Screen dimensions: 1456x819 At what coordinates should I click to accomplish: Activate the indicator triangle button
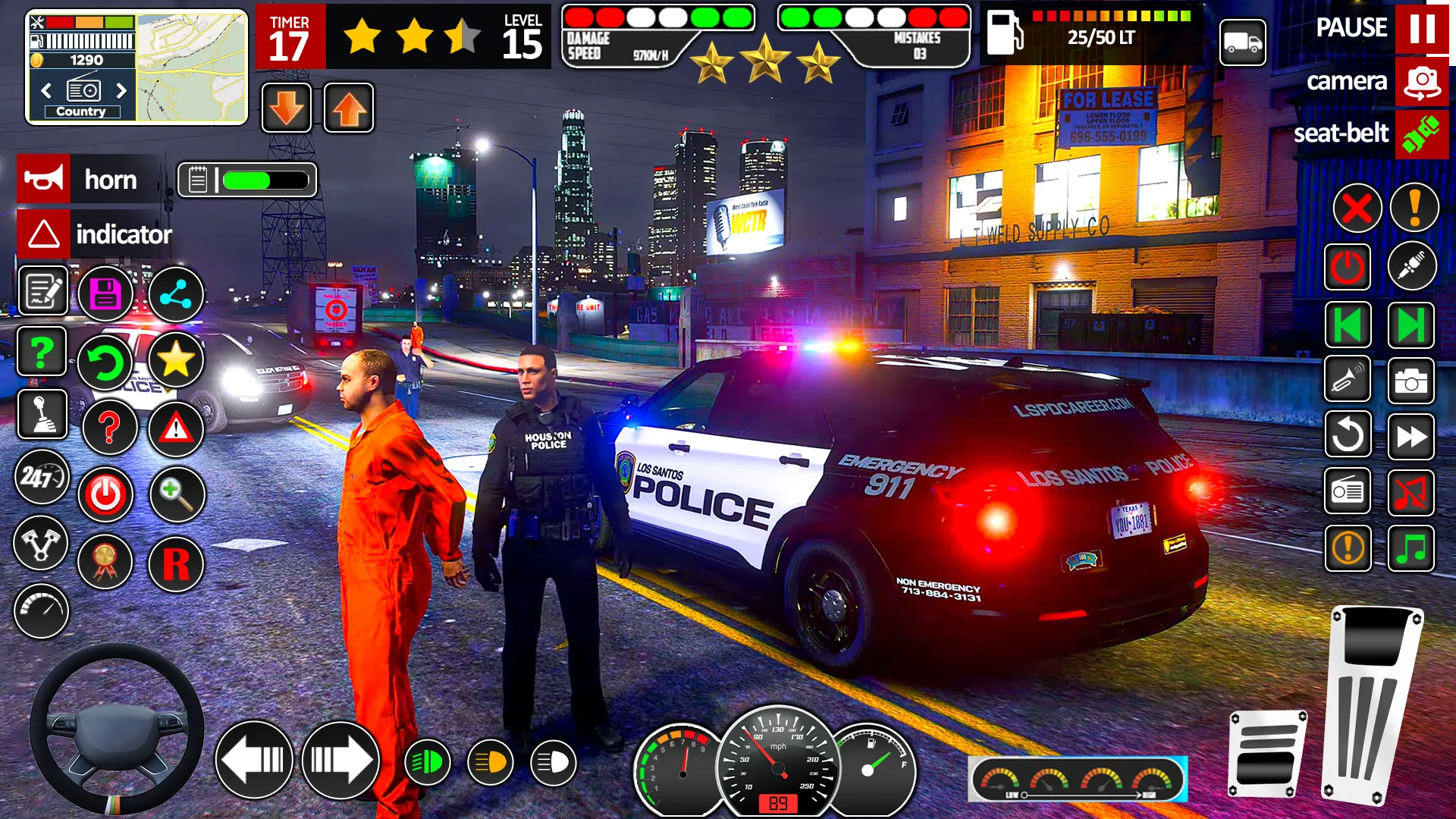click(44, 234)
